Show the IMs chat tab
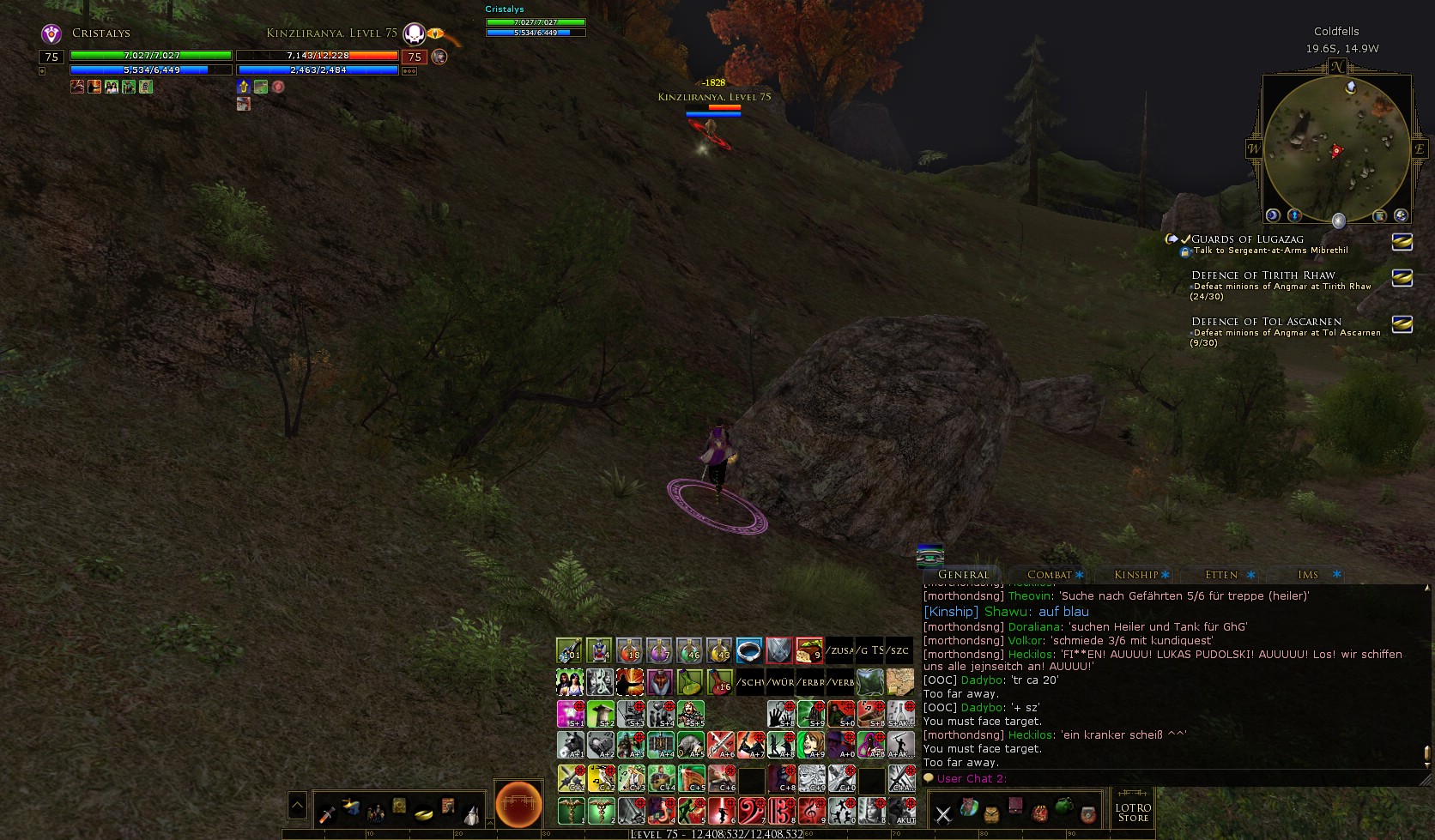Image resolution: width=1435 pixels, height=840 pixels. coord(1308,575)
